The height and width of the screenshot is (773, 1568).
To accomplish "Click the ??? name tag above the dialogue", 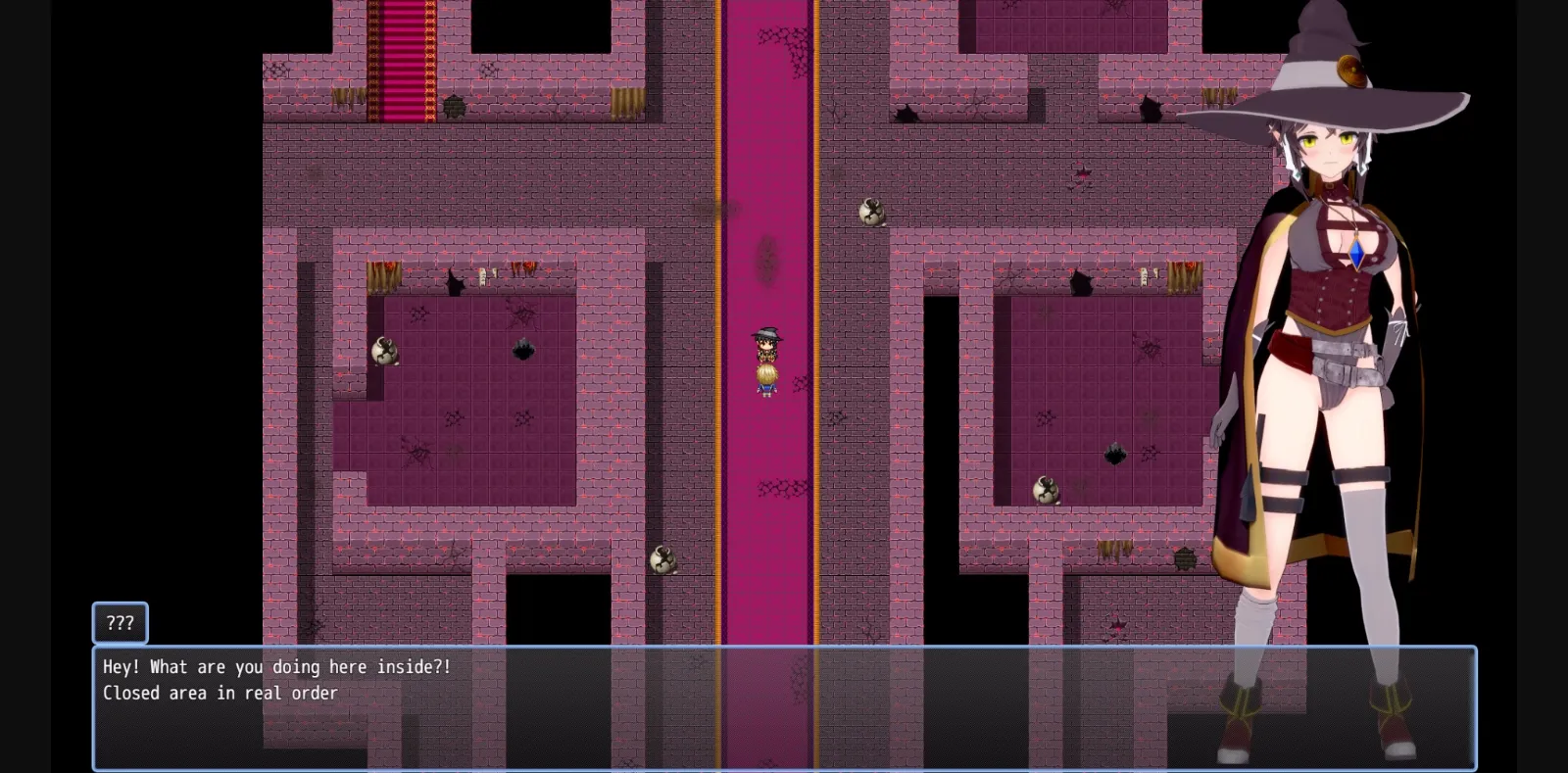I will (120, 622).
